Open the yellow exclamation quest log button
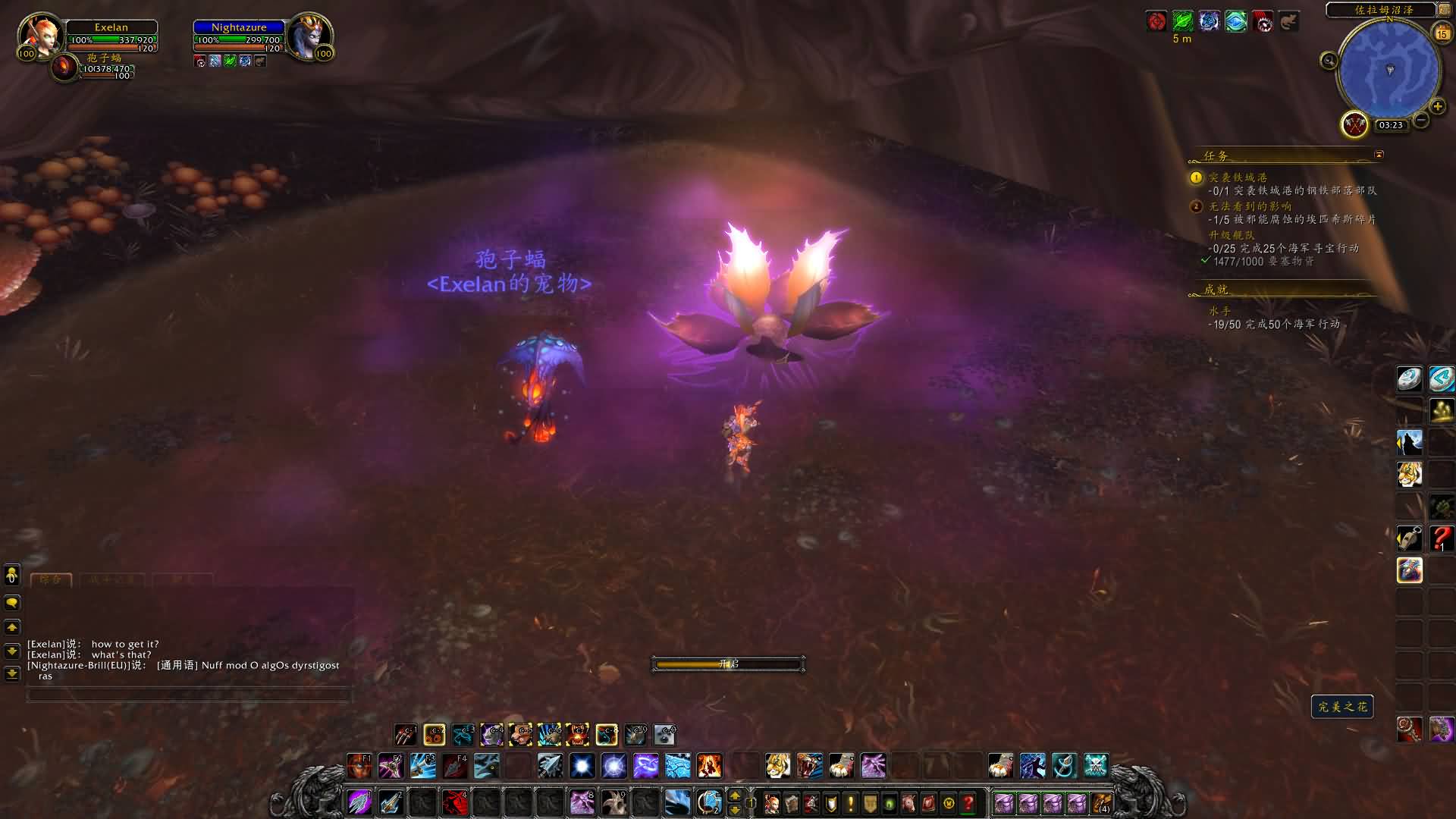1456x819 pixels. [x=850, y=802]
